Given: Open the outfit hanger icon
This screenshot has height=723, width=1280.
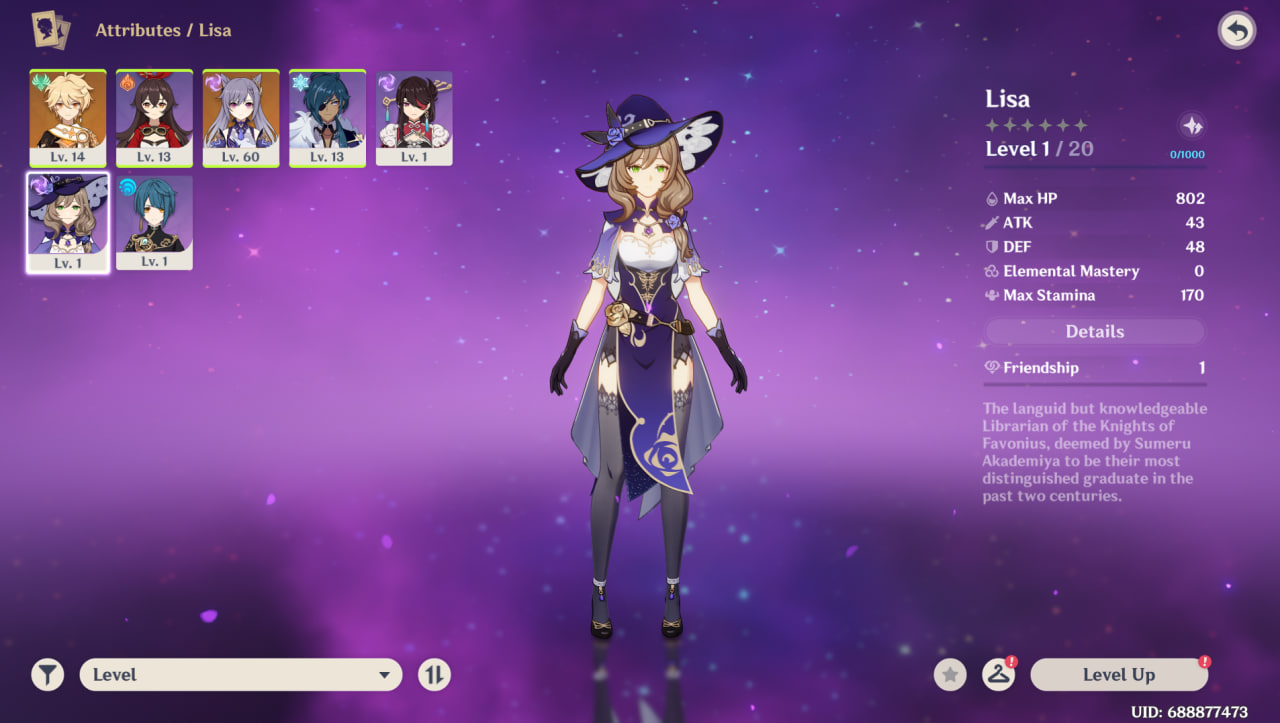Looking at the screenshot, I should tap(998, 675).
